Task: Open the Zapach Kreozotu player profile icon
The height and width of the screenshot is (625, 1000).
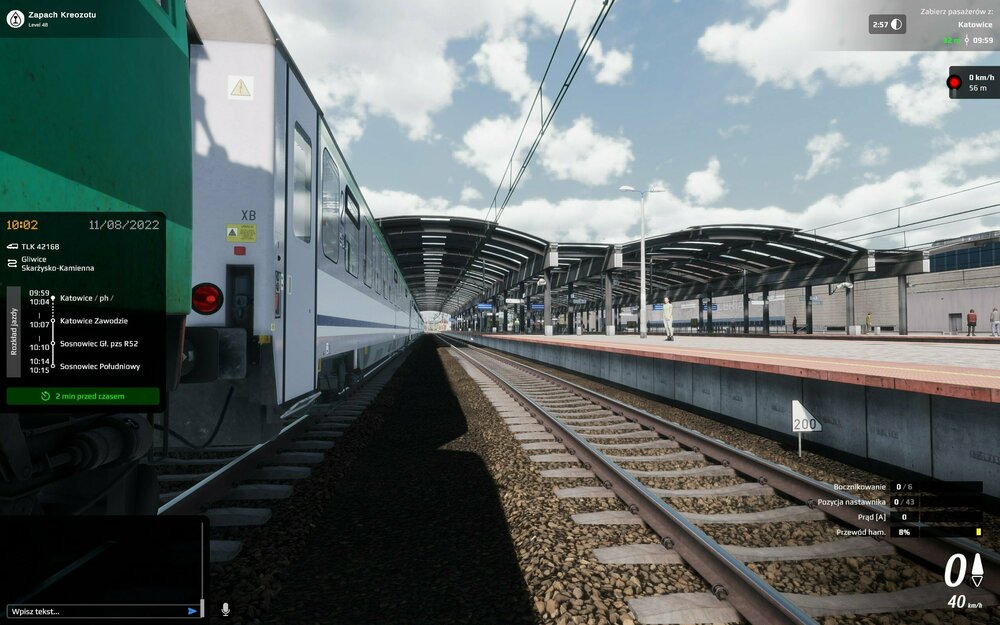Action: pyautogui.click(x=15, y=18)
